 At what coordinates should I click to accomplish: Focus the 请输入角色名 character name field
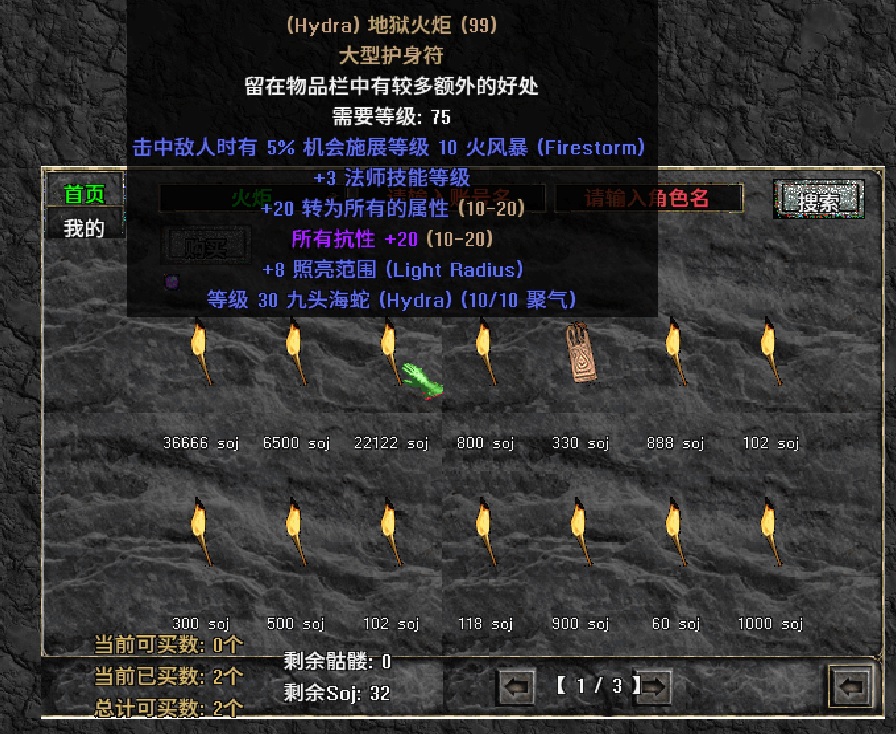(x=648, y=198)
